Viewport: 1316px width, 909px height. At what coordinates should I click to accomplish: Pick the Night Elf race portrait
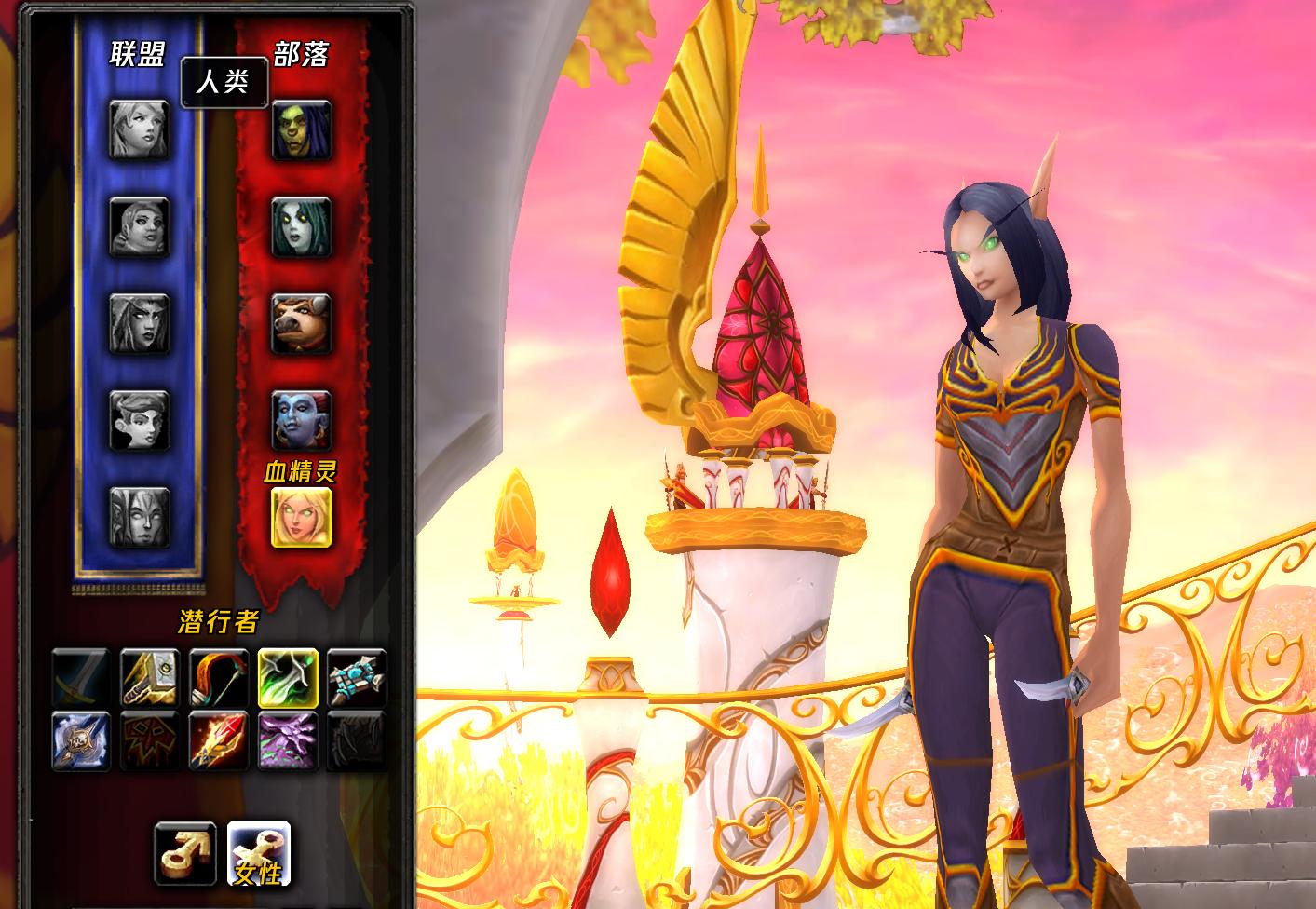[x=139, y=323]
